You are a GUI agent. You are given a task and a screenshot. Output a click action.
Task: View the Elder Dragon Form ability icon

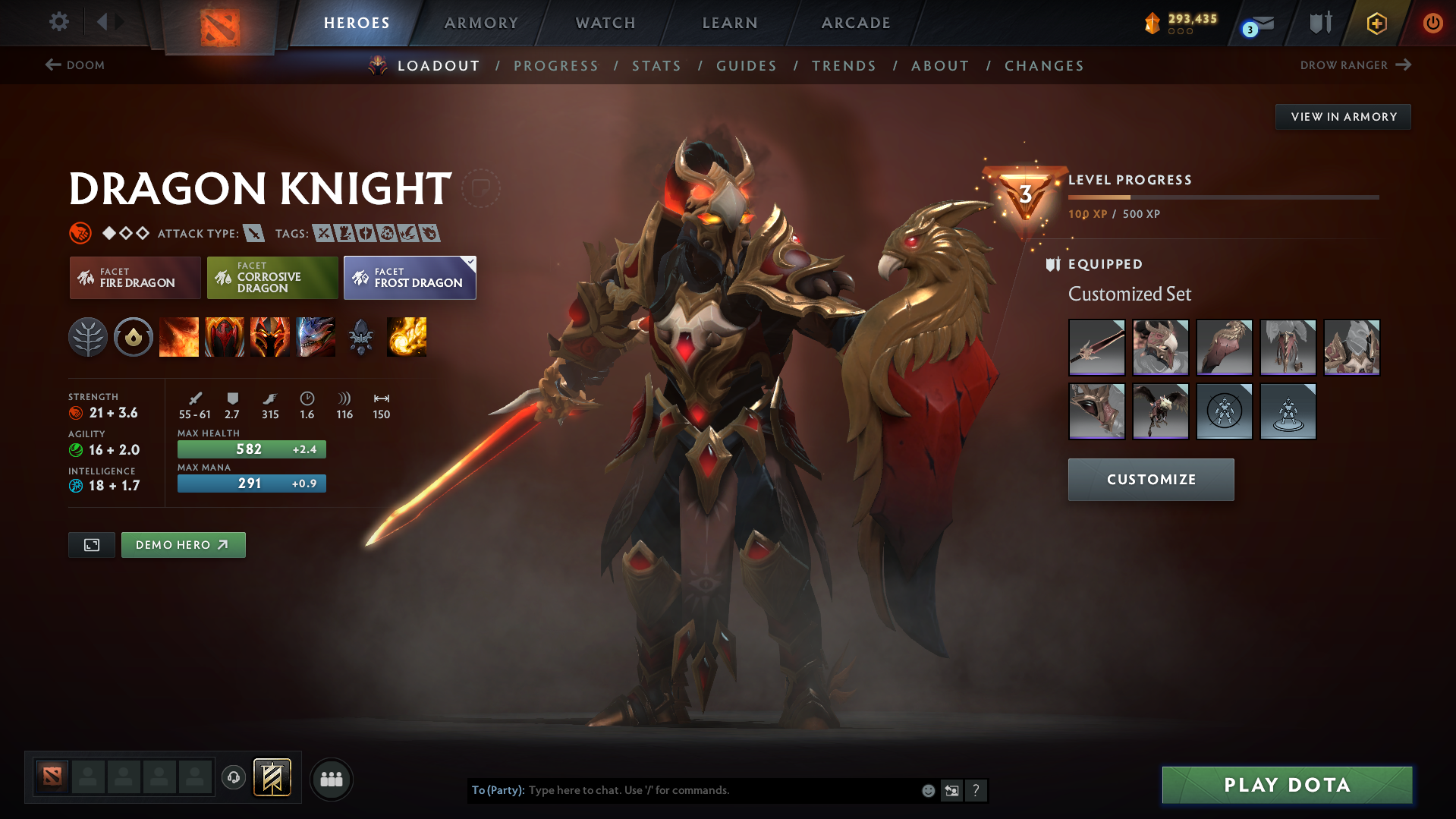coord(316,337)
